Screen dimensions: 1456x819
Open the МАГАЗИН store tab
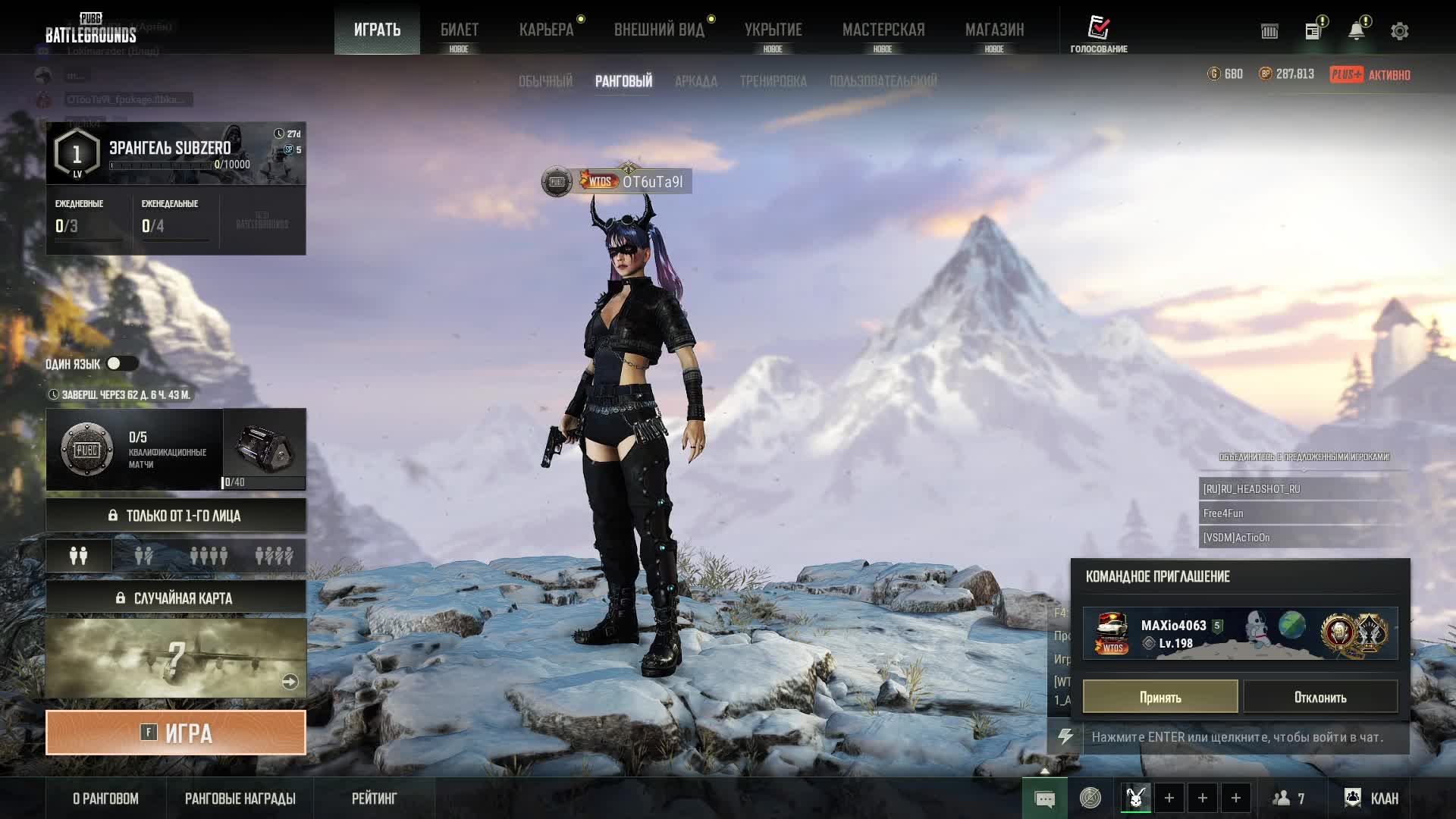coord(994,30)
